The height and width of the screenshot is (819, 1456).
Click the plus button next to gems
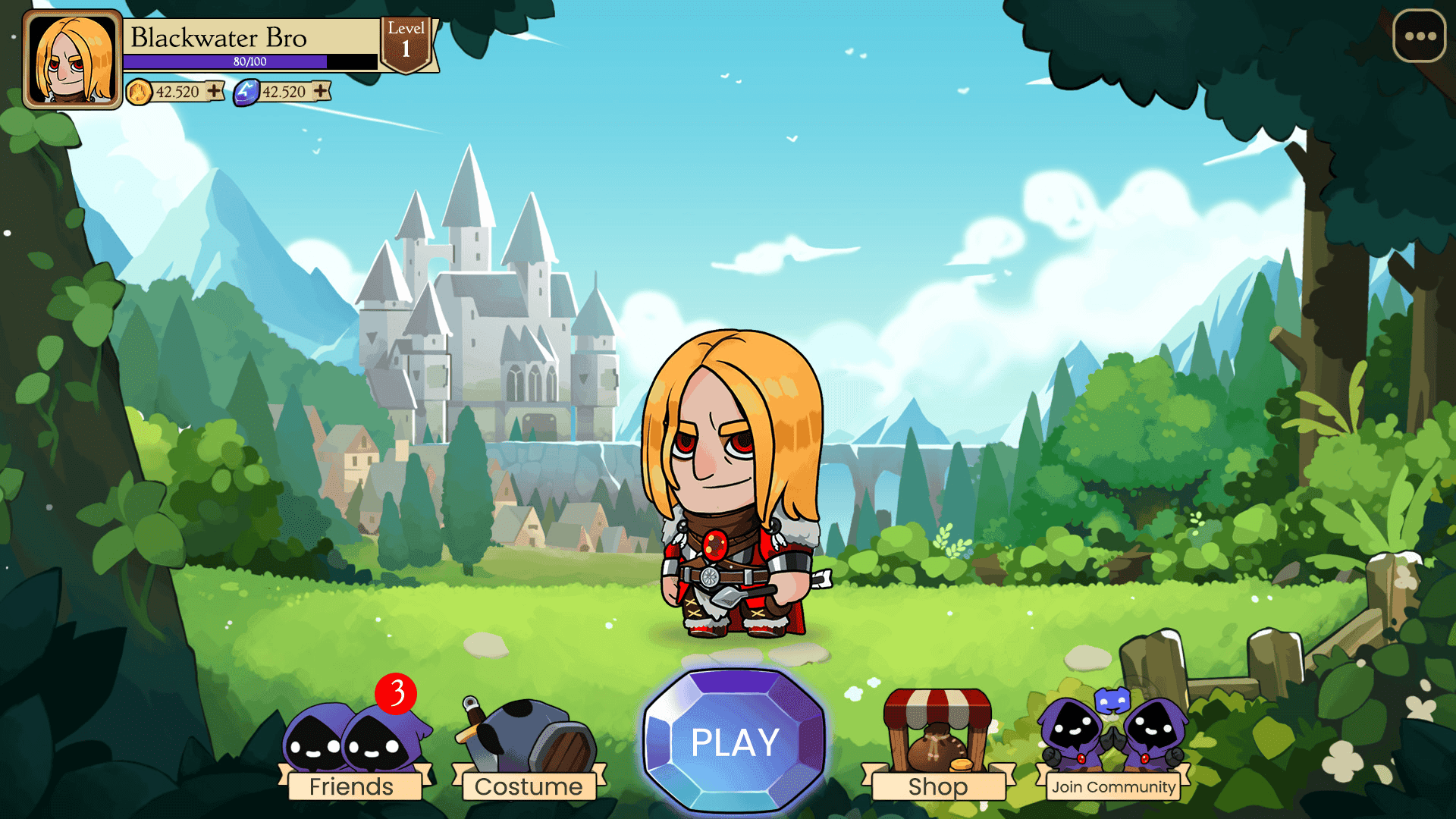(322, 91)
